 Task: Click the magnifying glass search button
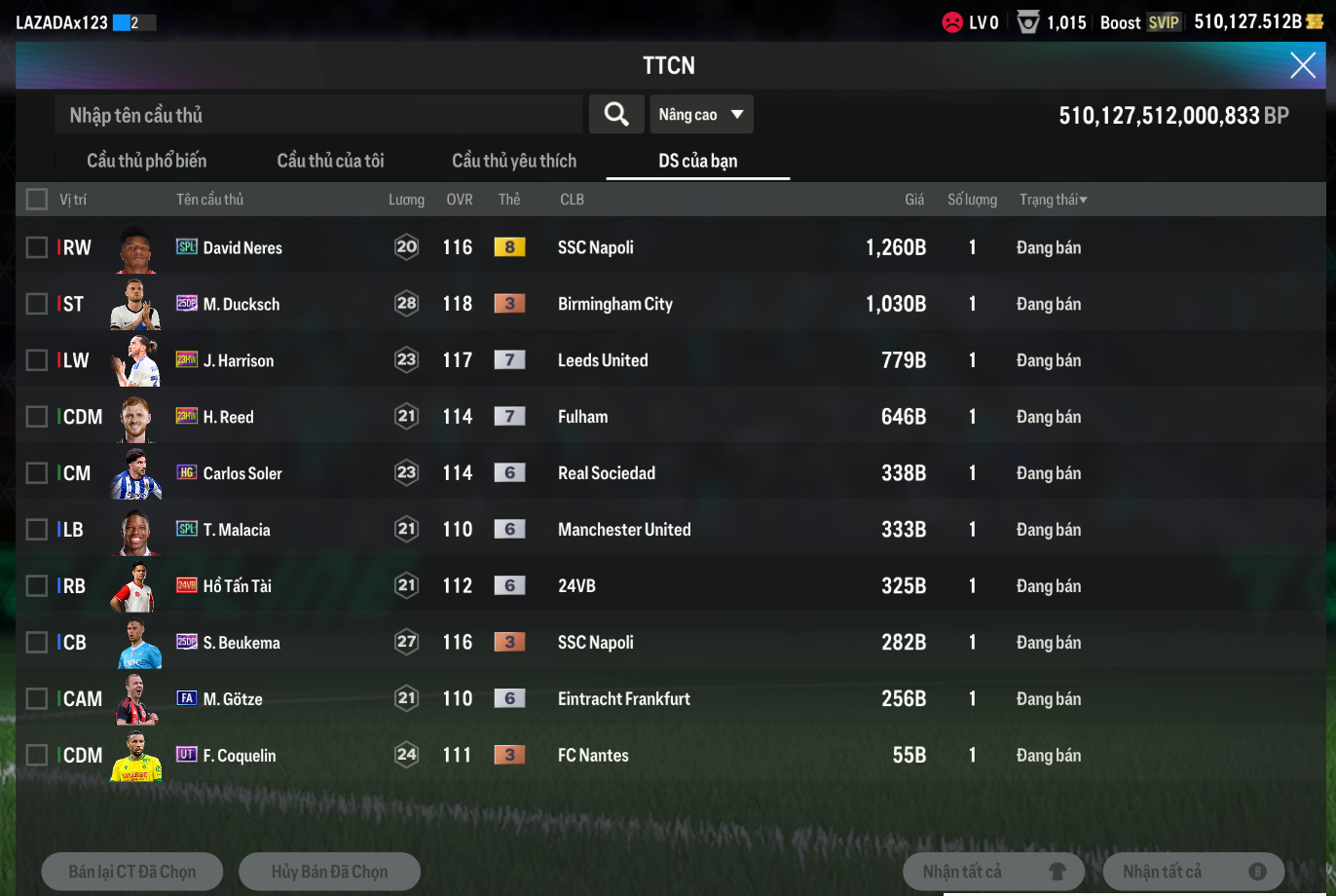pos(616,115)
